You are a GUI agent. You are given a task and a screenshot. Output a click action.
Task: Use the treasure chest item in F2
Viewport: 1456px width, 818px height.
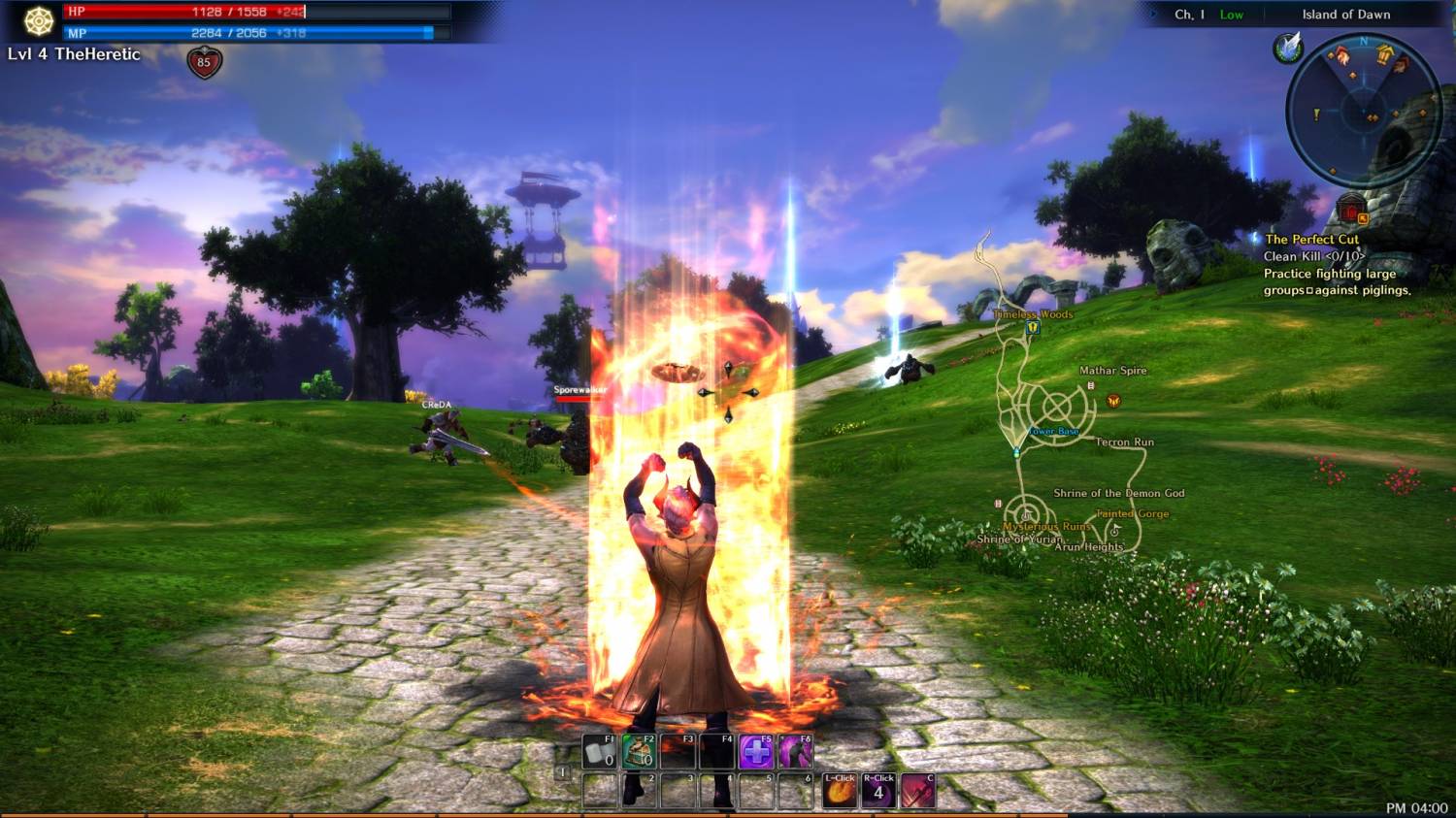(x=639, y=752)
